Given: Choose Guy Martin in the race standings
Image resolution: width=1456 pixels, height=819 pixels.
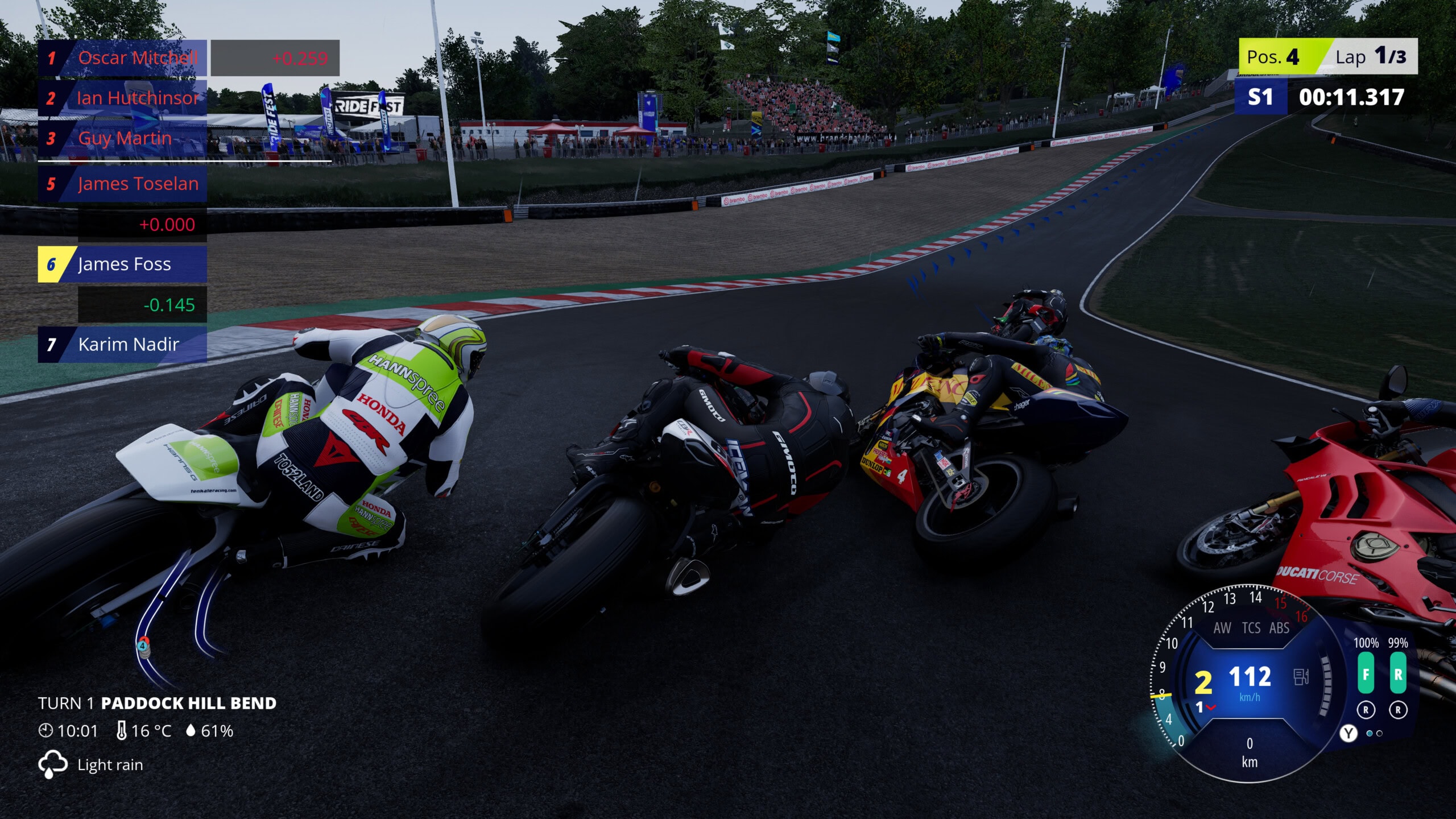Looking at the screenshot, I should 122,138.
